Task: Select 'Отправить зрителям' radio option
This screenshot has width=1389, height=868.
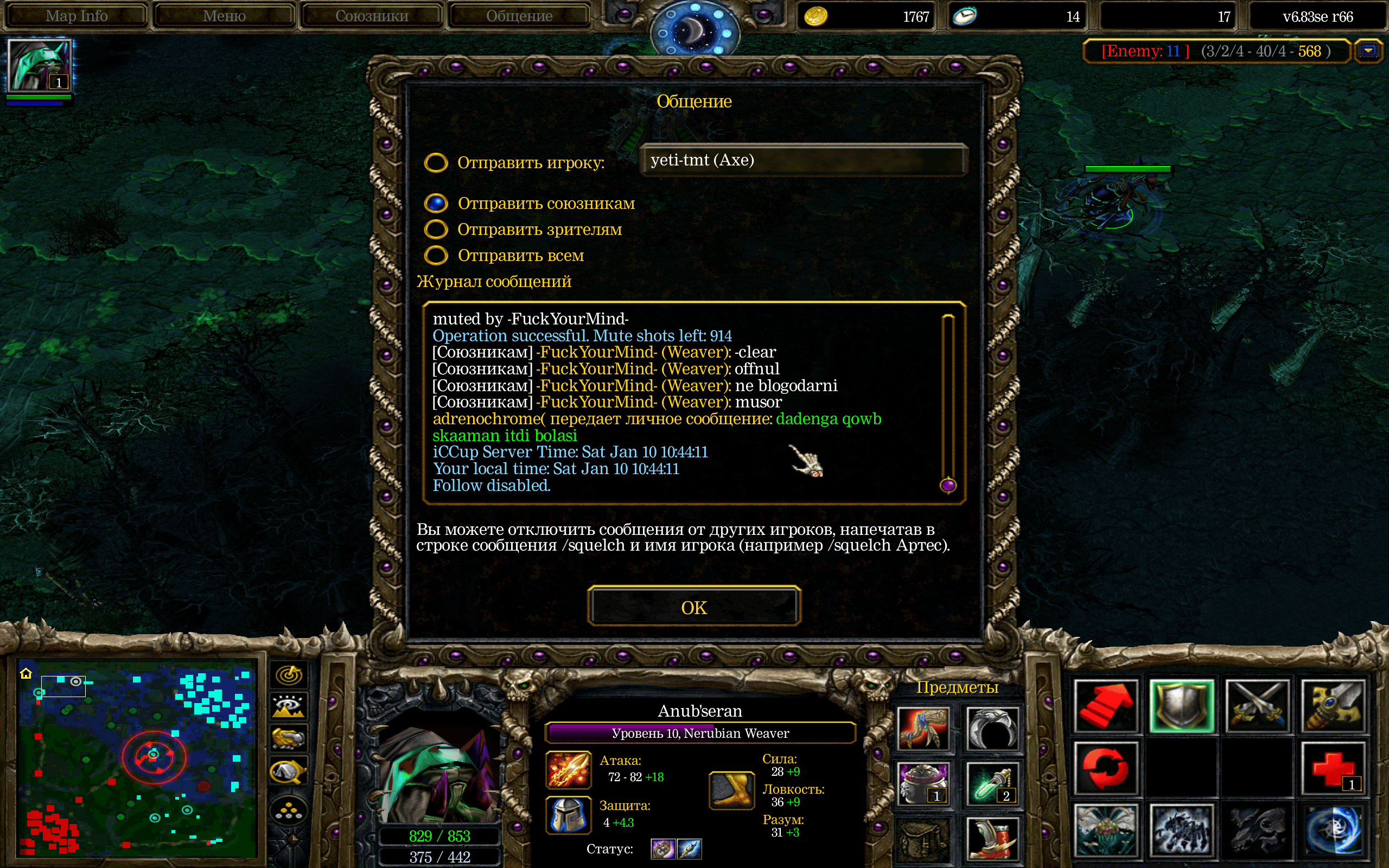Action: (x=436, y=229)
